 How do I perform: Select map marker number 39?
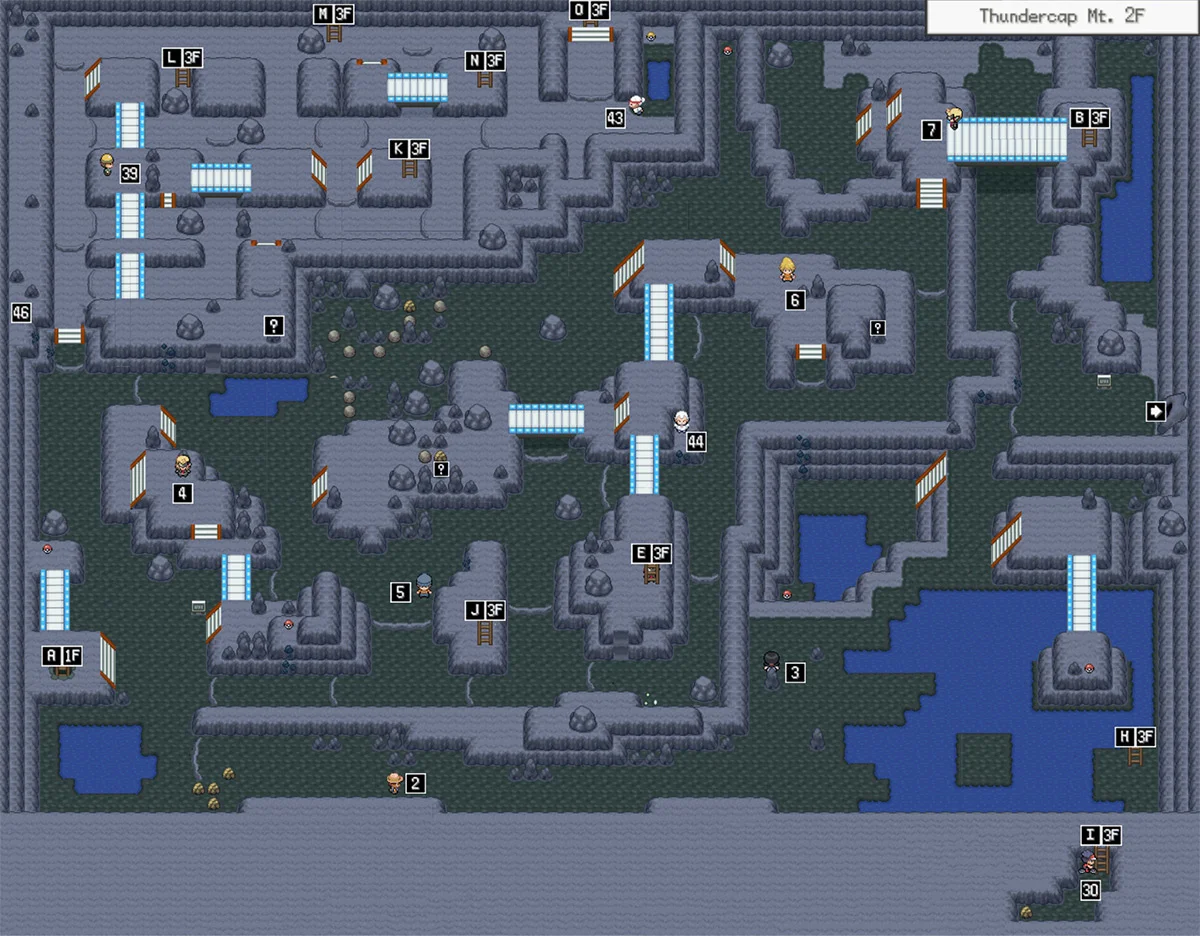[130, 174]
